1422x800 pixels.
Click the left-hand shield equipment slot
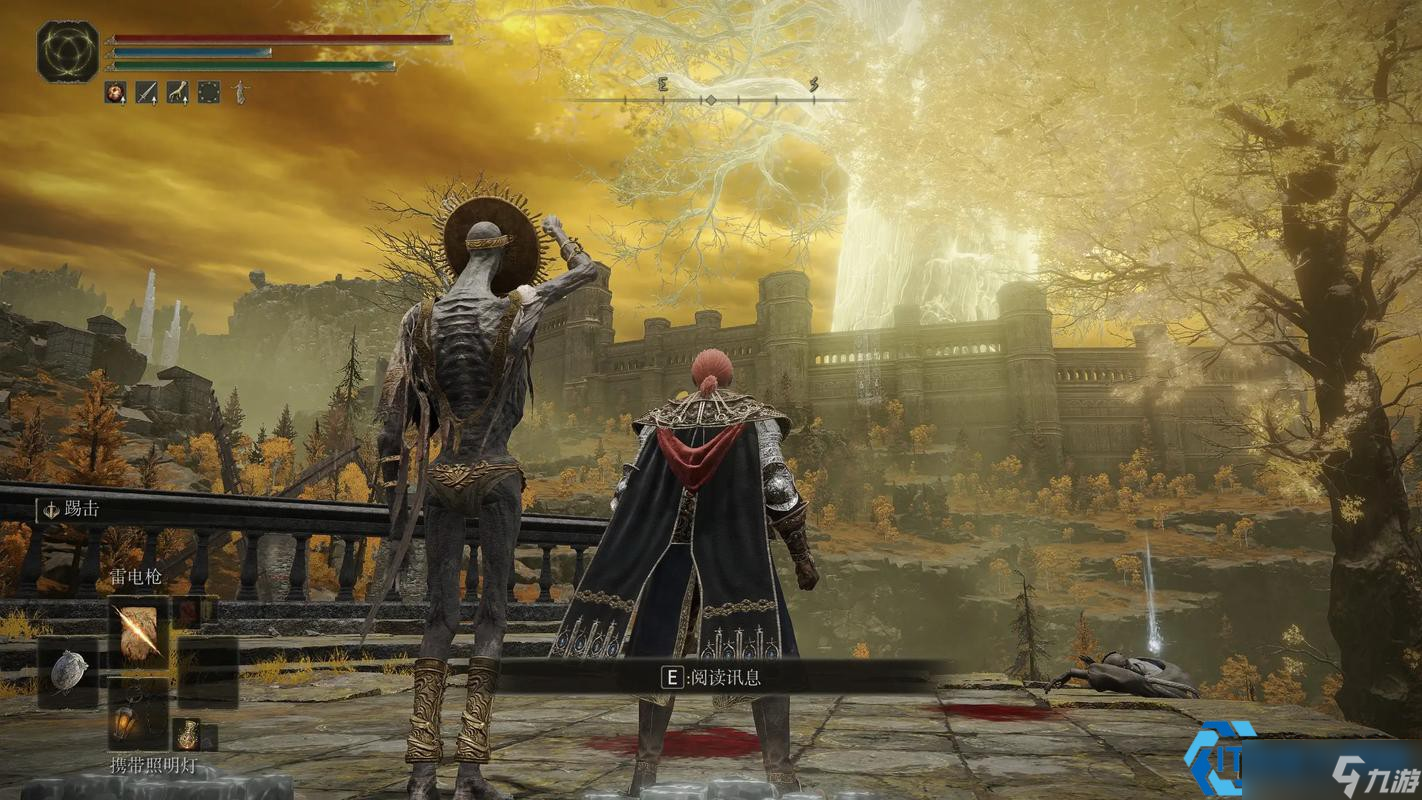(x=68, y=670)
